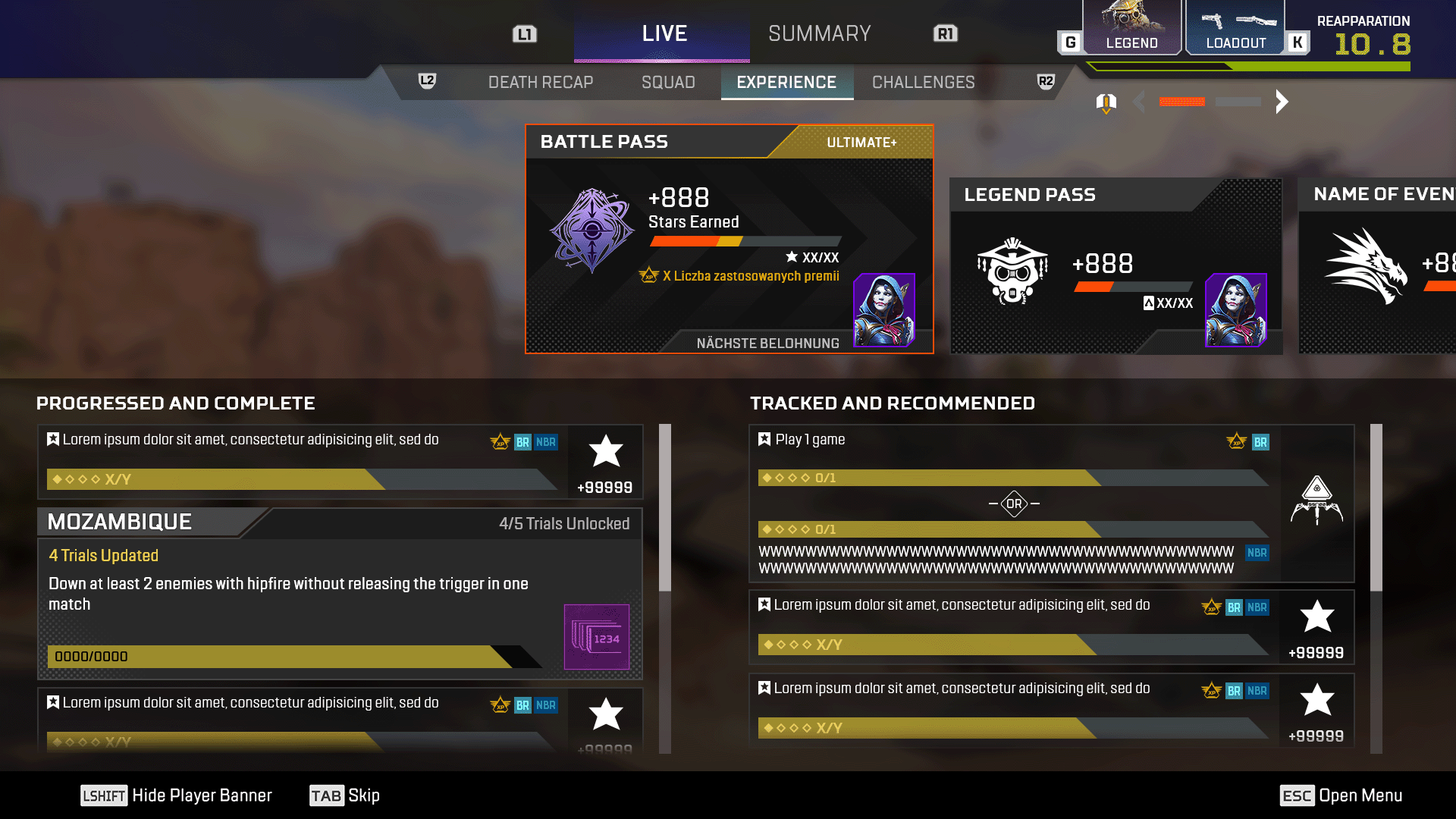Screen dimensions: 1456x819
Task: Open the Battle Pass next reward thumbnail
Action: tap(884, 309)
